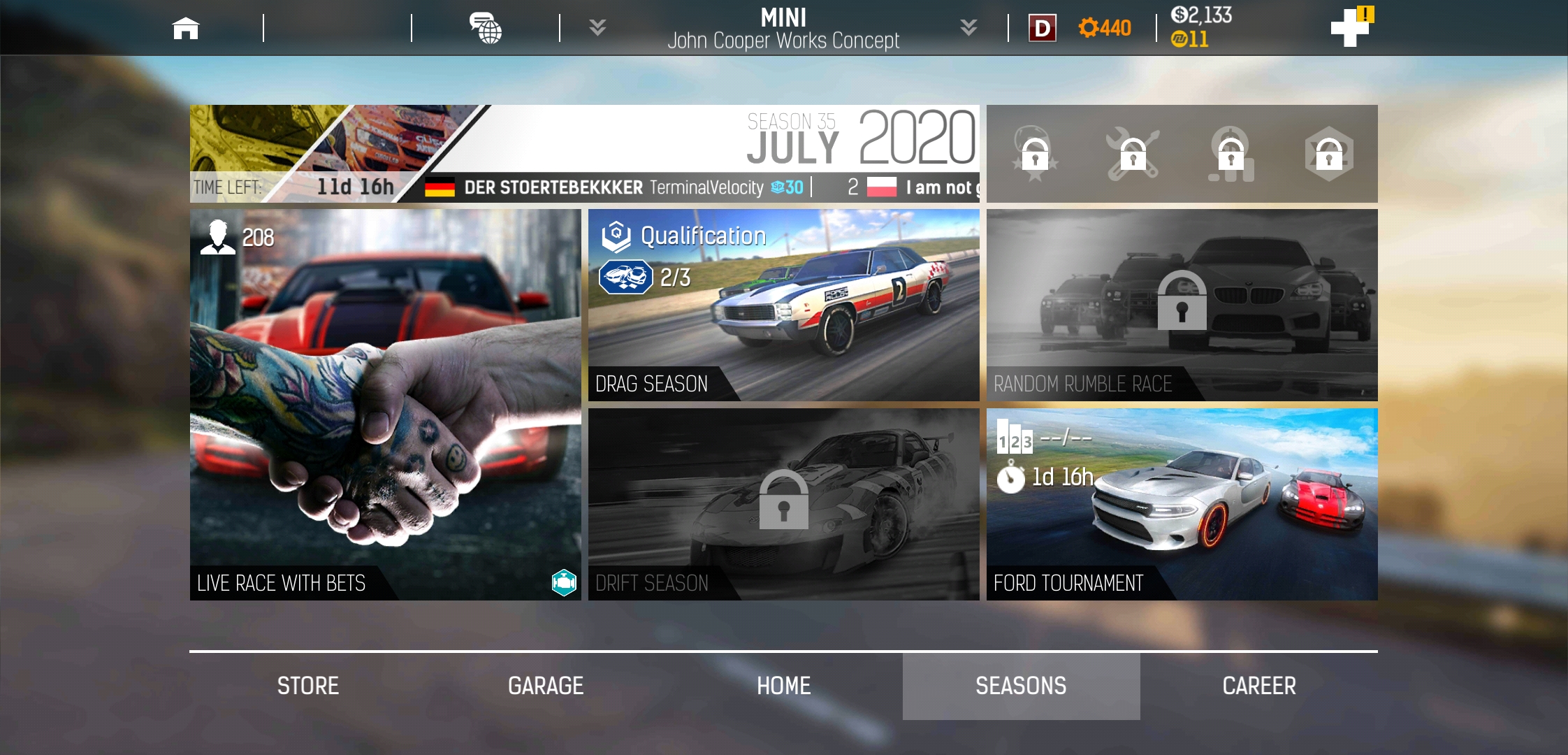The height and width of the screenshot is (755, 1568).
Task: Select the locked wrench and screwdriver icon
Action: pyautogui.click(x=1133, y=154)
